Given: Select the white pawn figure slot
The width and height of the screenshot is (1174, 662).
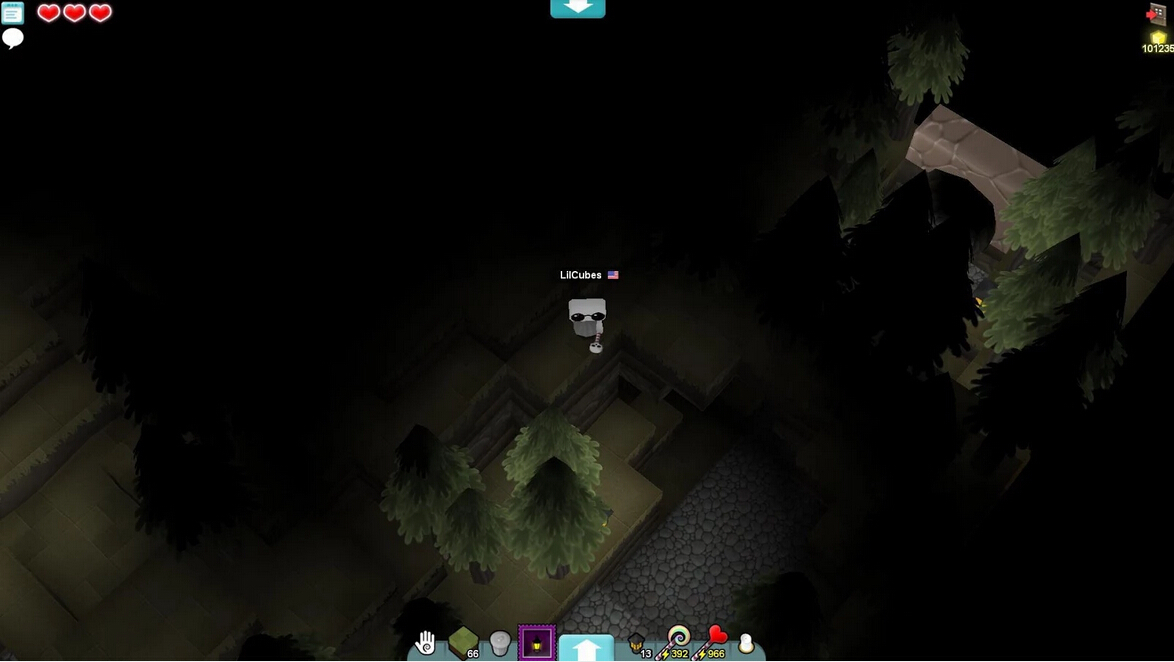Looking at the screenshot, I should (746, 644).
